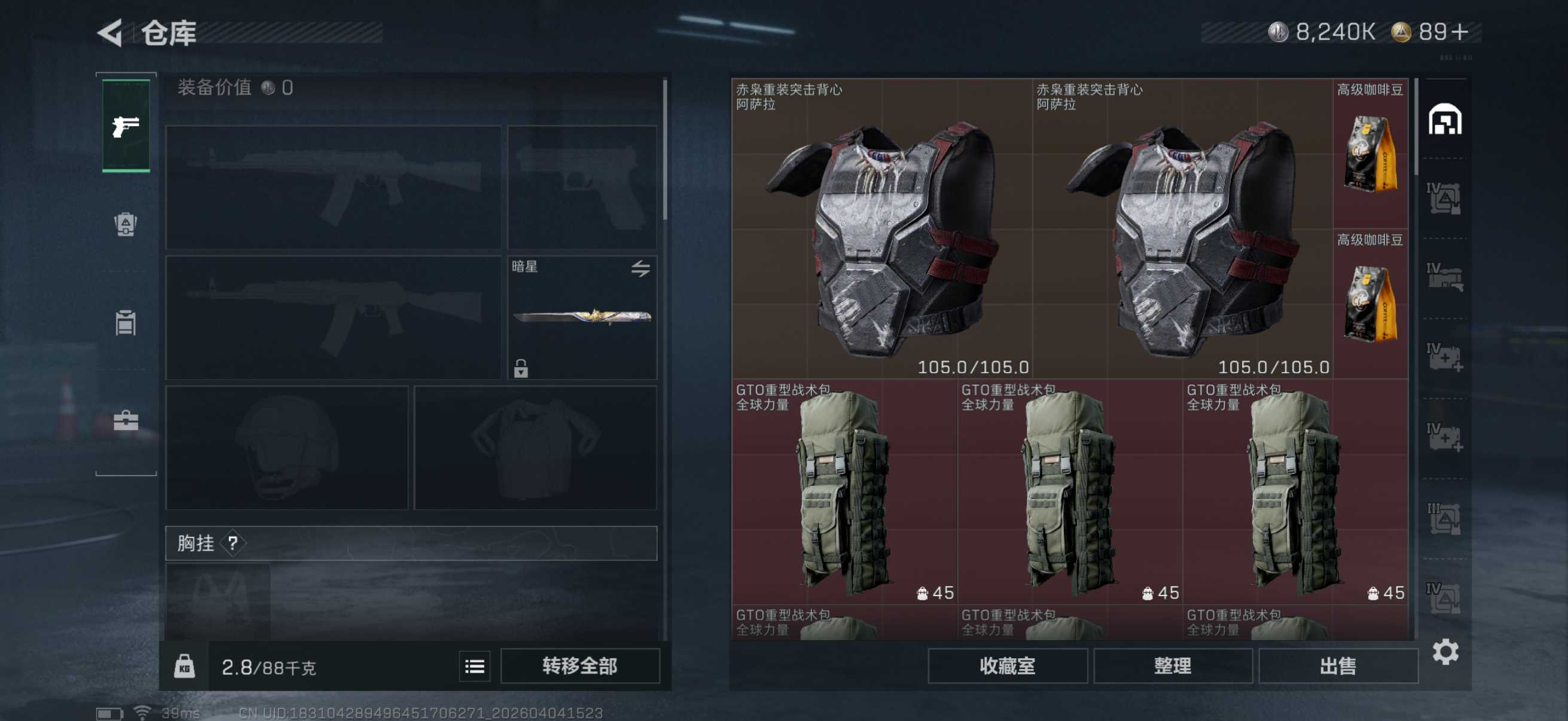The height and width of the screenshot is (721, 1568).
Task: Transfer all items with 转移全部
Action: tap(579, 665)
